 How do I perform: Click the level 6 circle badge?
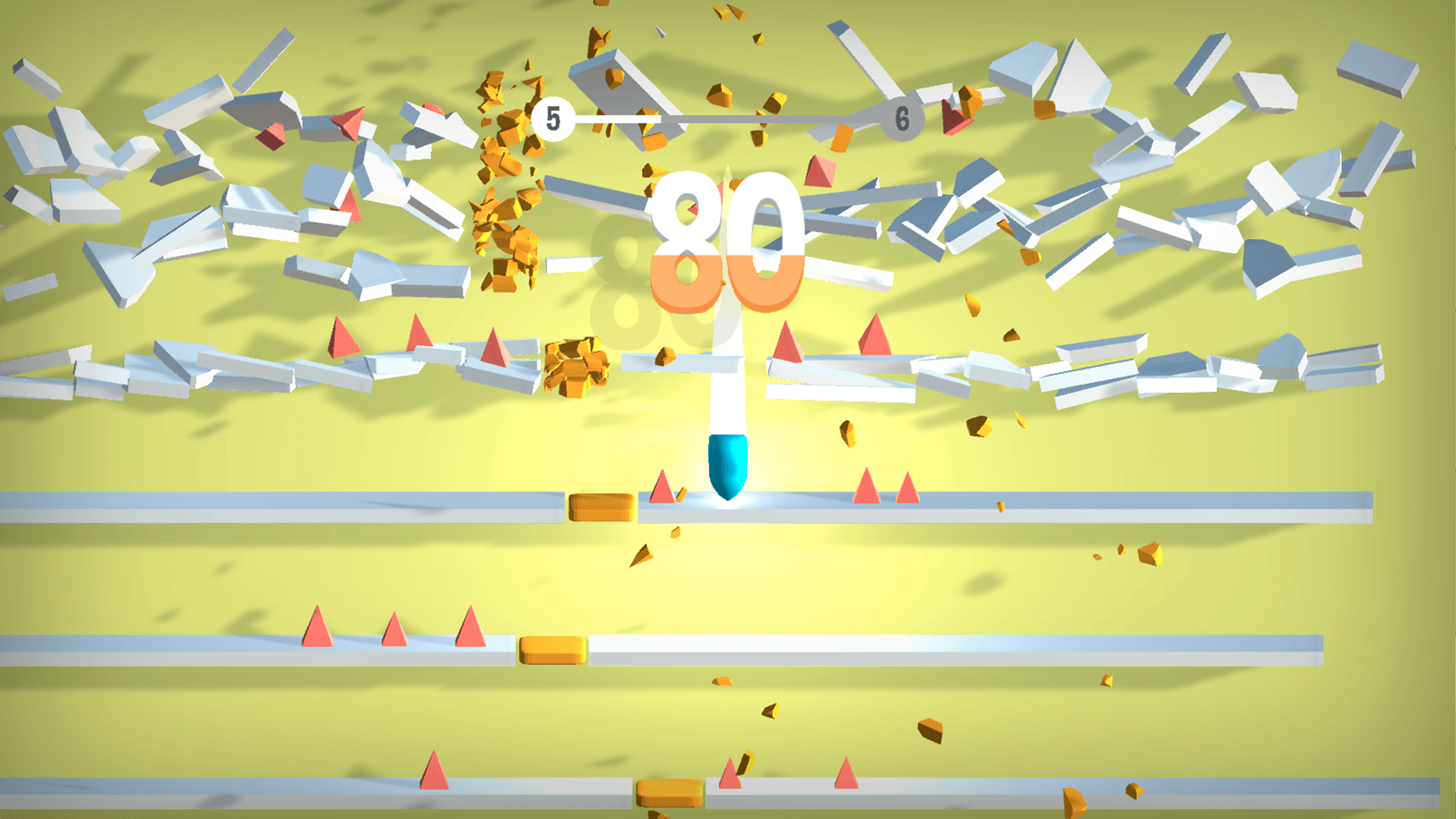(x=901, y=118)
